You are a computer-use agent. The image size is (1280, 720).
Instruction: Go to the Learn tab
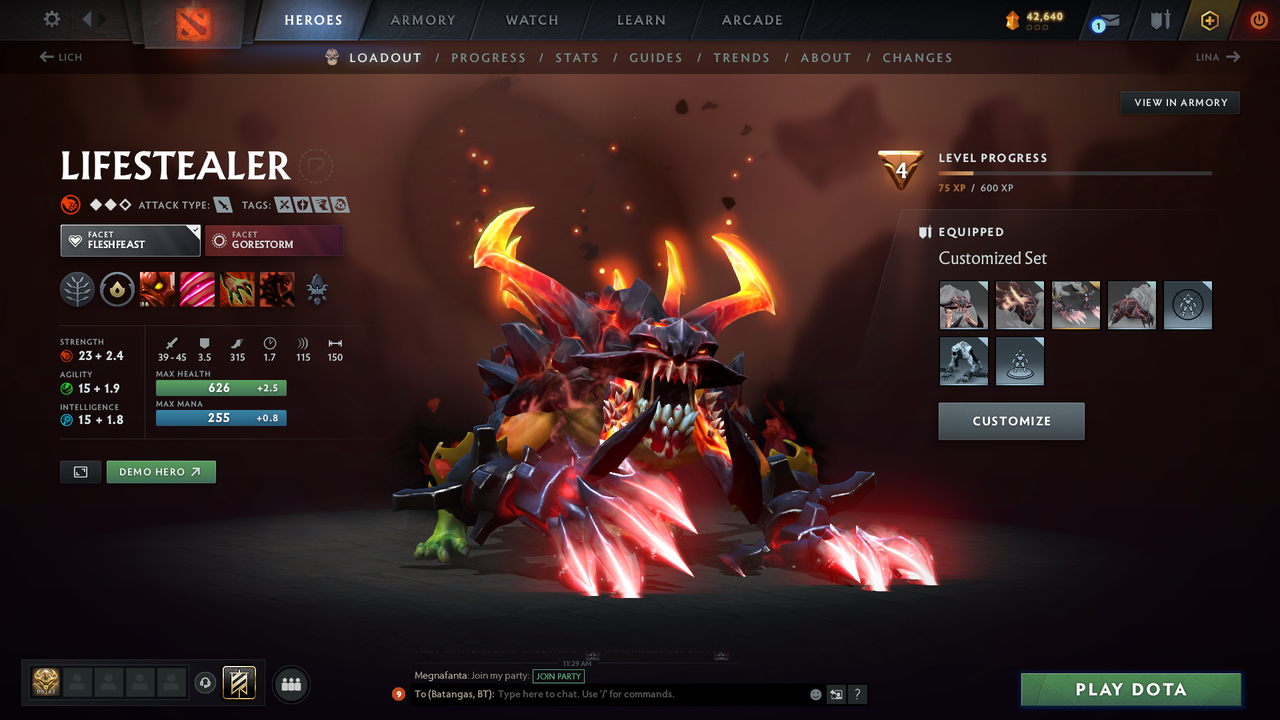click(641, 20)
